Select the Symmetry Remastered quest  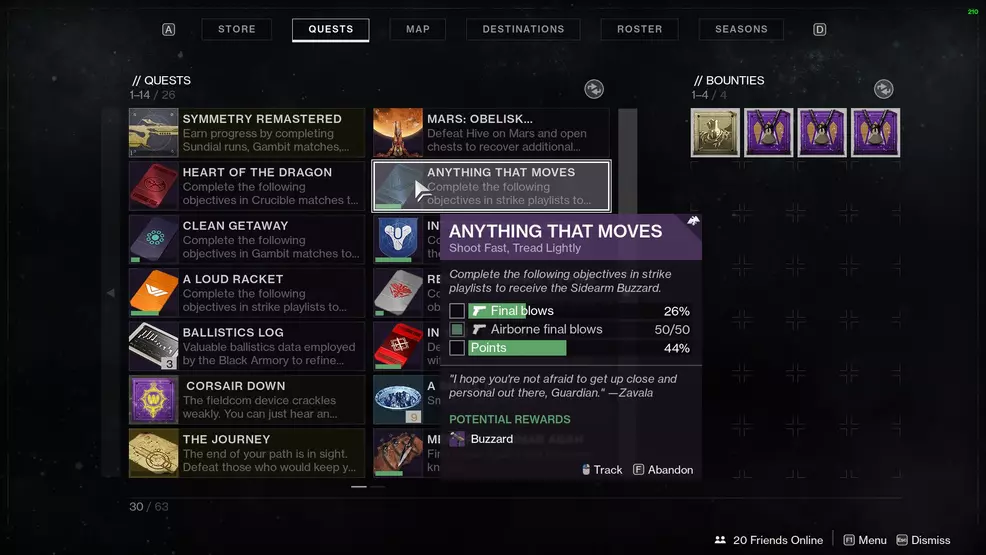tap(247, 133)
